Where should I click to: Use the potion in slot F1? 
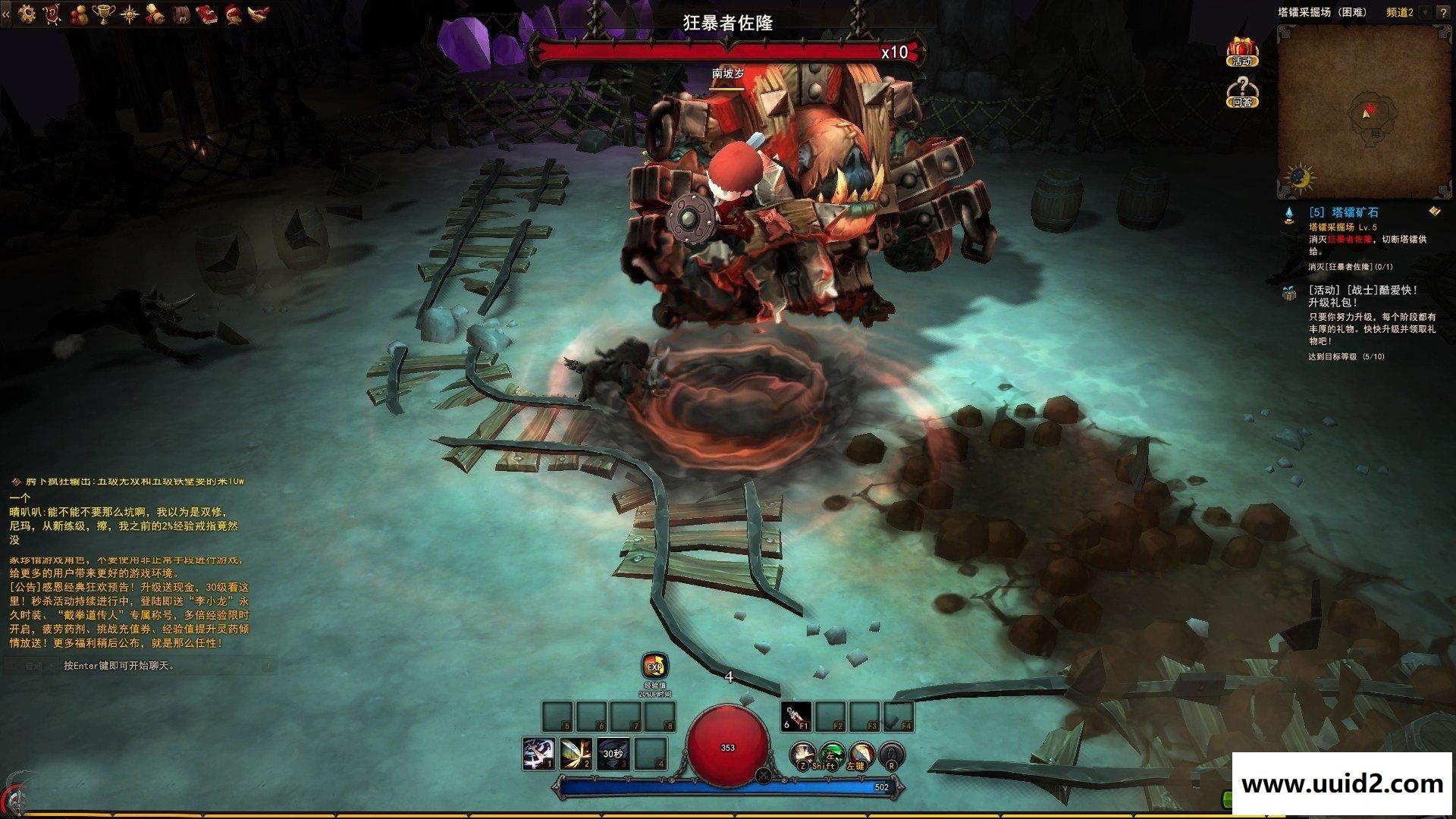click(795, 716)
